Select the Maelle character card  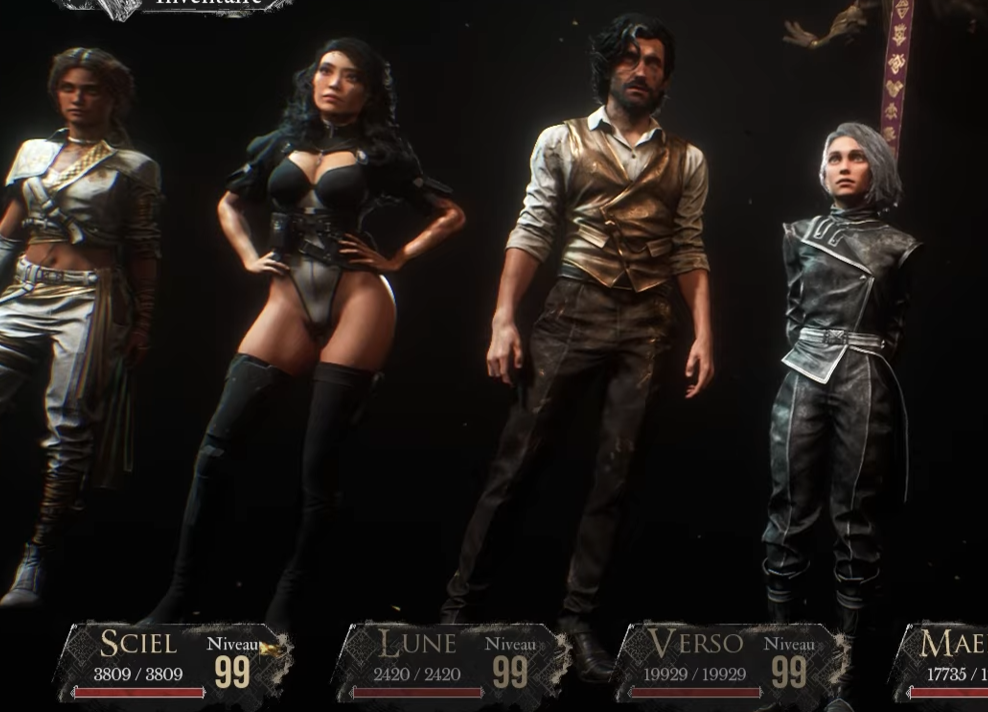pyautogui.click(x=942, y=662)
